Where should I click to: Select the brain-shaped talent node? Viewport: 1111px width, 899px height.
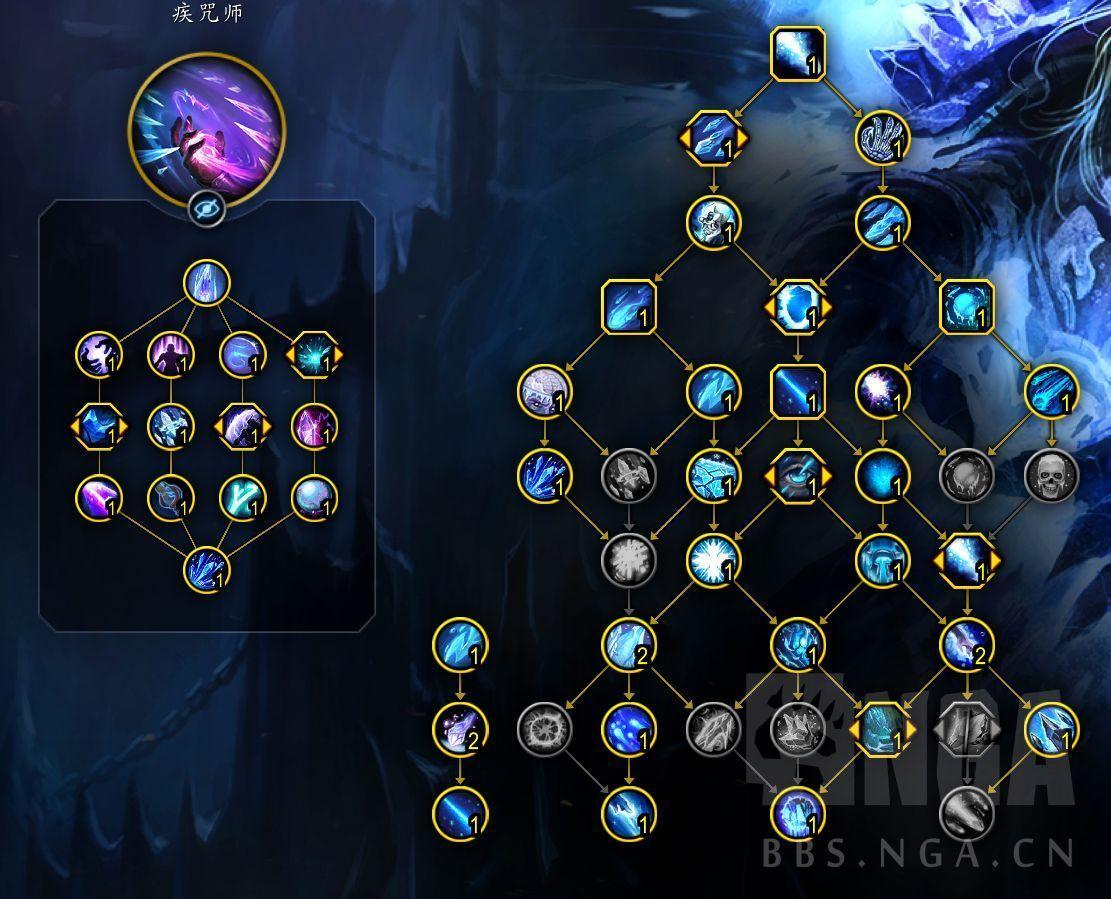(545, 391)
